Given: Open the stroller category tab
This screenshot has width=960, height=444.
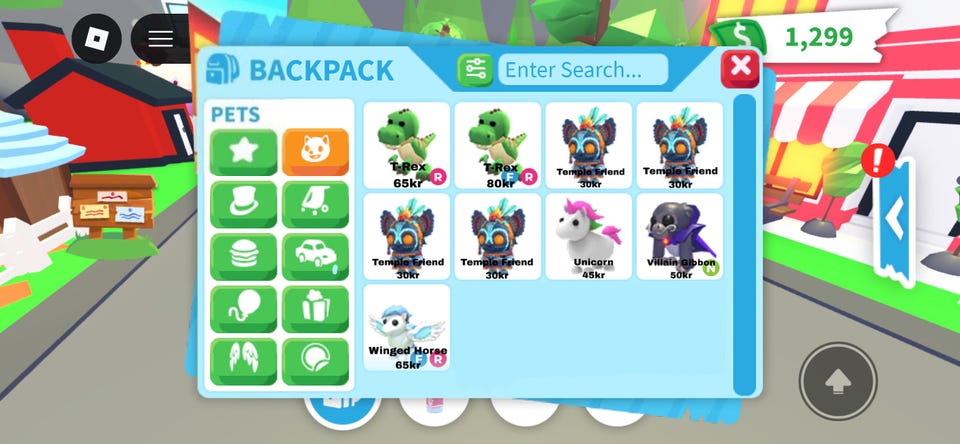Looking at the screenshot, I should (315, 205).
